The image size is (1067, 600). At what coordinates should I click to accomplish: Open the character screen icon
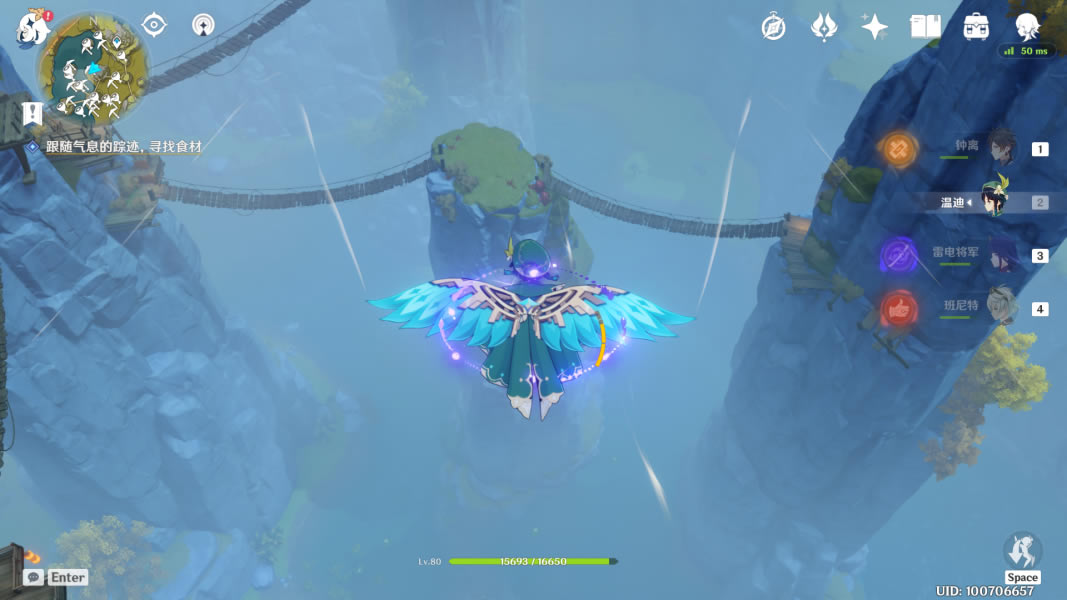point(1027,27)
